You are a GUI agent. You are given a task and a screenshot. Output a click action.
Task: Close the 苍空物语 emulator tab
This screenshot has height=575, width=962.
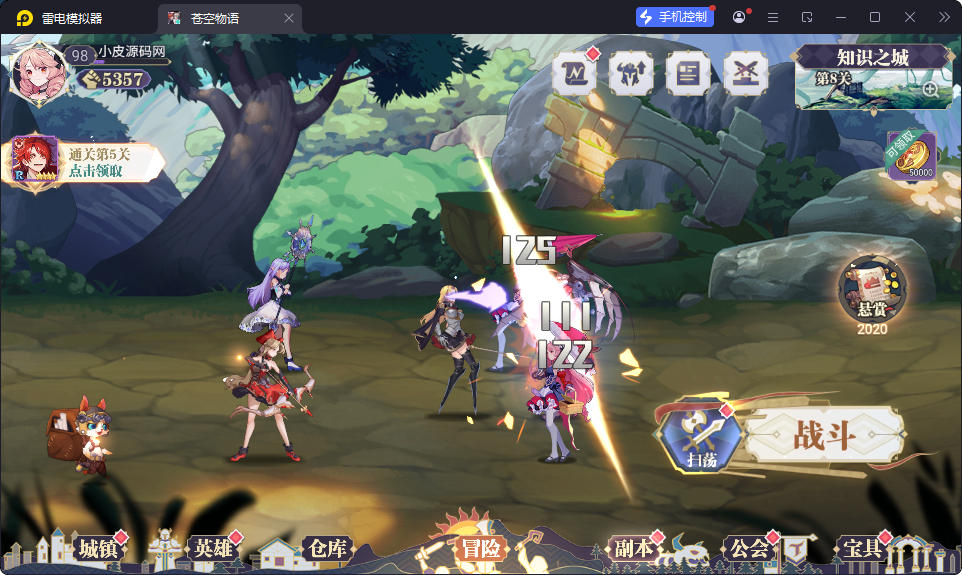click(x=289, y=18)
